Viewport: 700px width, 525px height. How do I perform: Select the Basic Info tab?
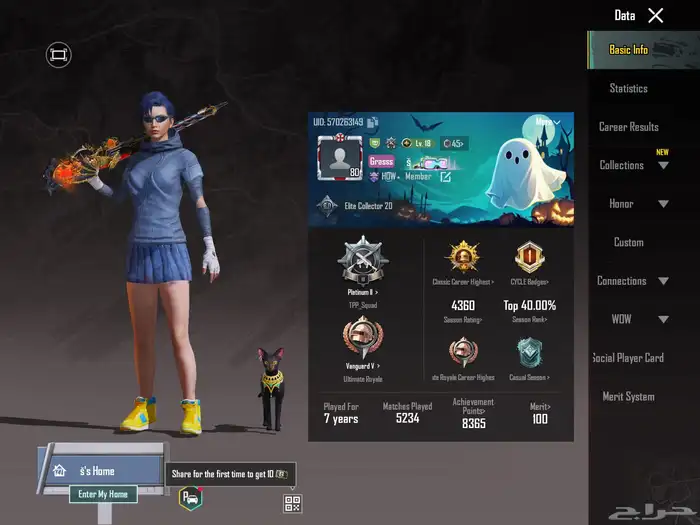coord(628,50)
